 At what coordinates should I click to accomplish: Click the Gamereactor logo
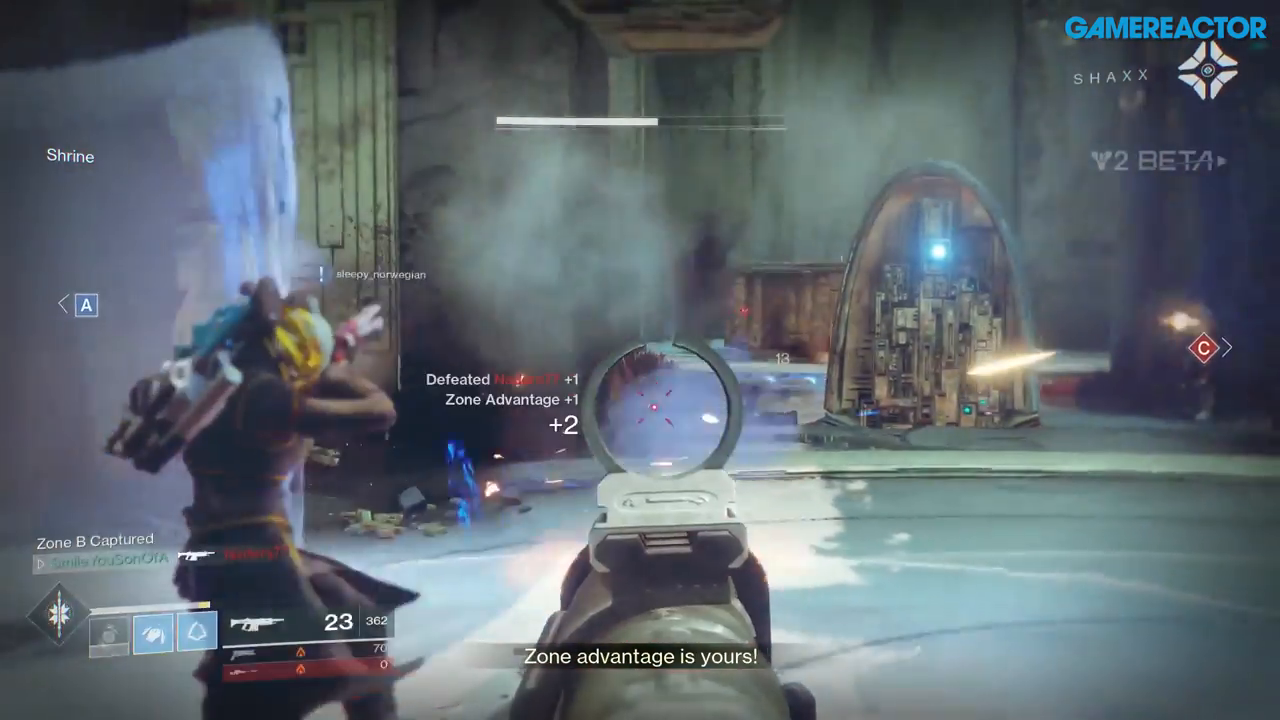tap(1166, 27)
